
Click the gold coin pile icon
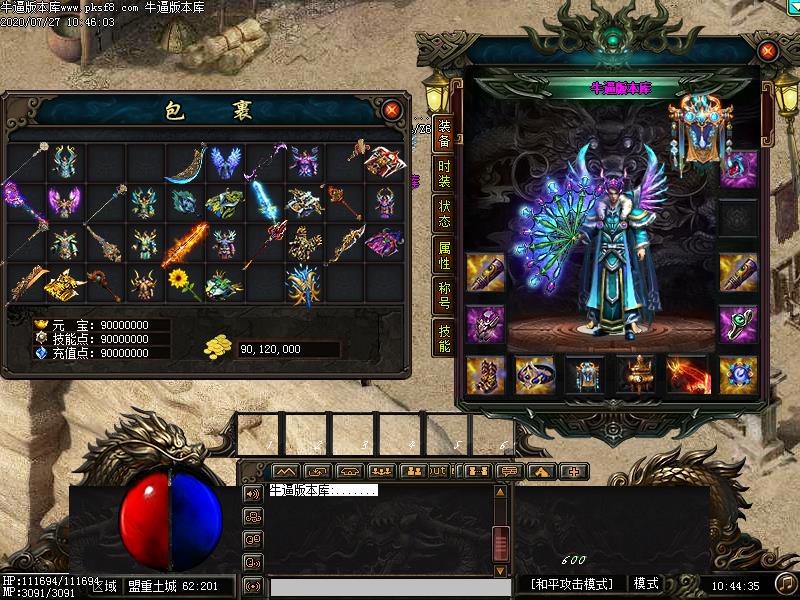coord(217,346)
